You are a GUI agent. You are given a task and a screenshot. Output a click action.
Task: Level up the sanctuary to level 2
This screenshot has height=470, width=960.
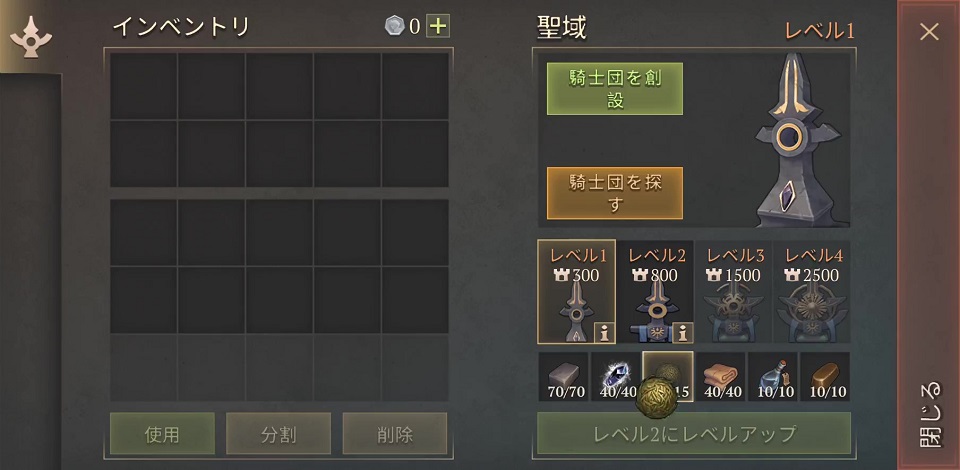(694, 433)
